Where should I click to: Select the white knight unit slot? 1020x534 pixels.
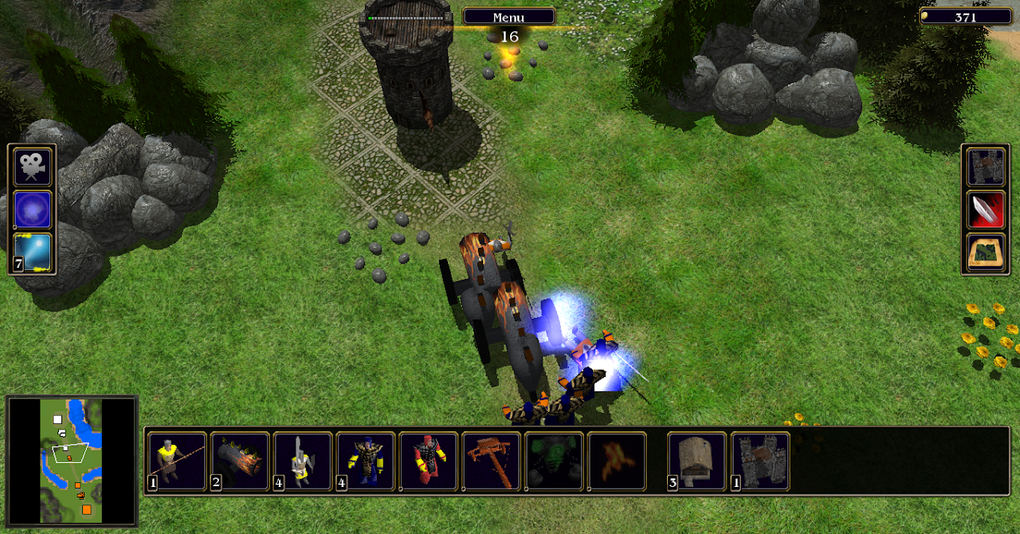point(303,461)
